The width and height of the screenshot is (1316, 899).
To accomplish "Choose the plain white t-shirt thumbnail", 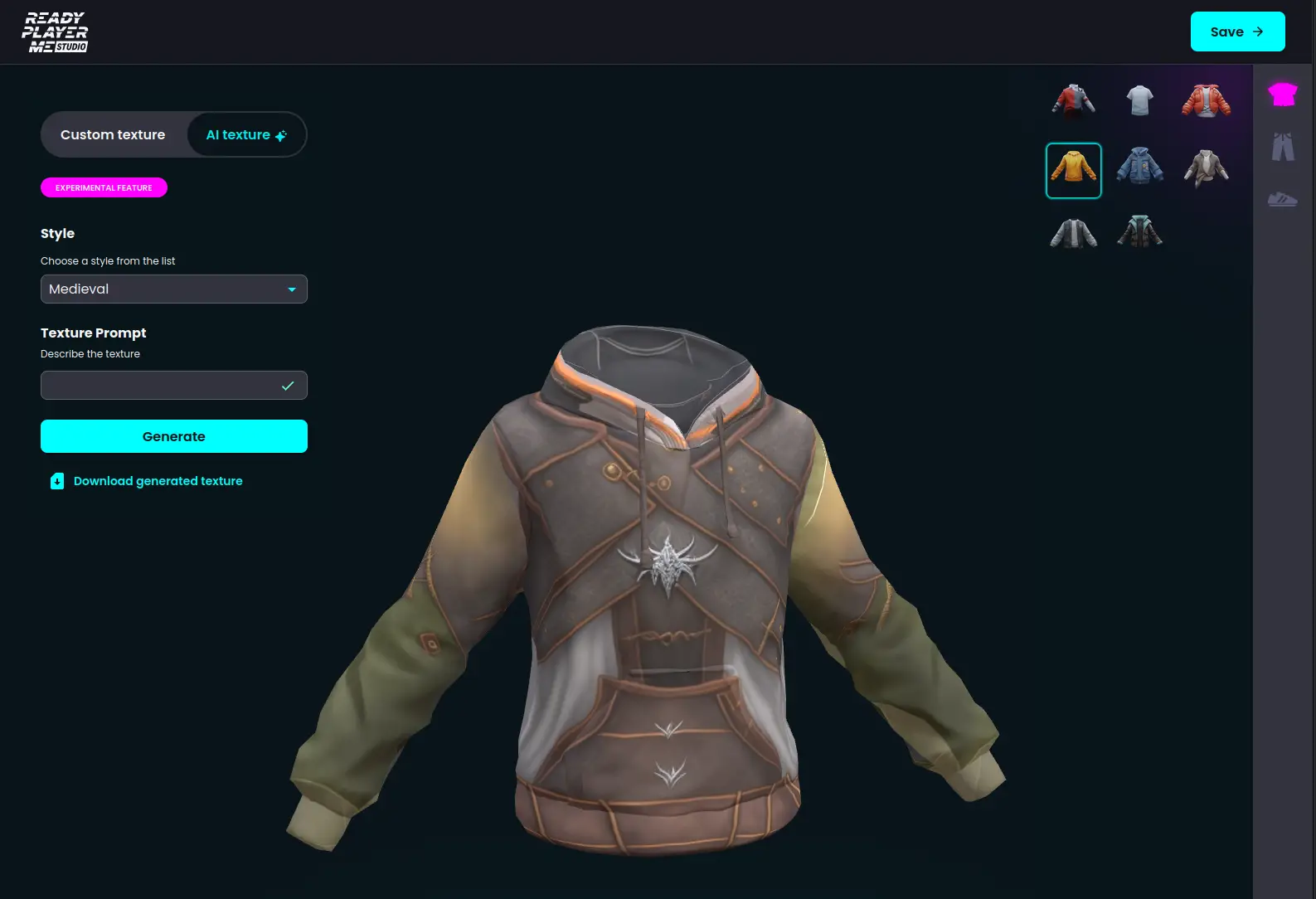I will pos(1139,100).
